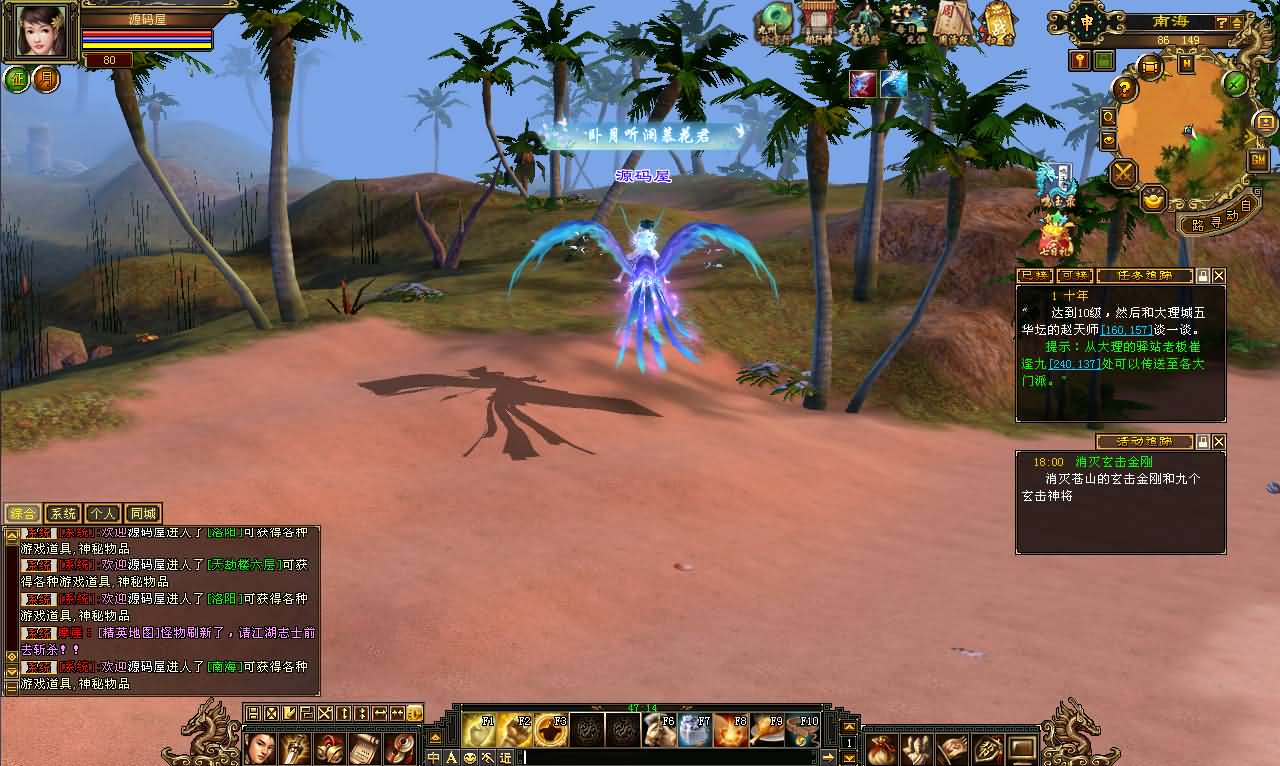This screenshot has height=766, width=1280.
Task: Use the F3 golden ring skill
Action: [551, 729]
